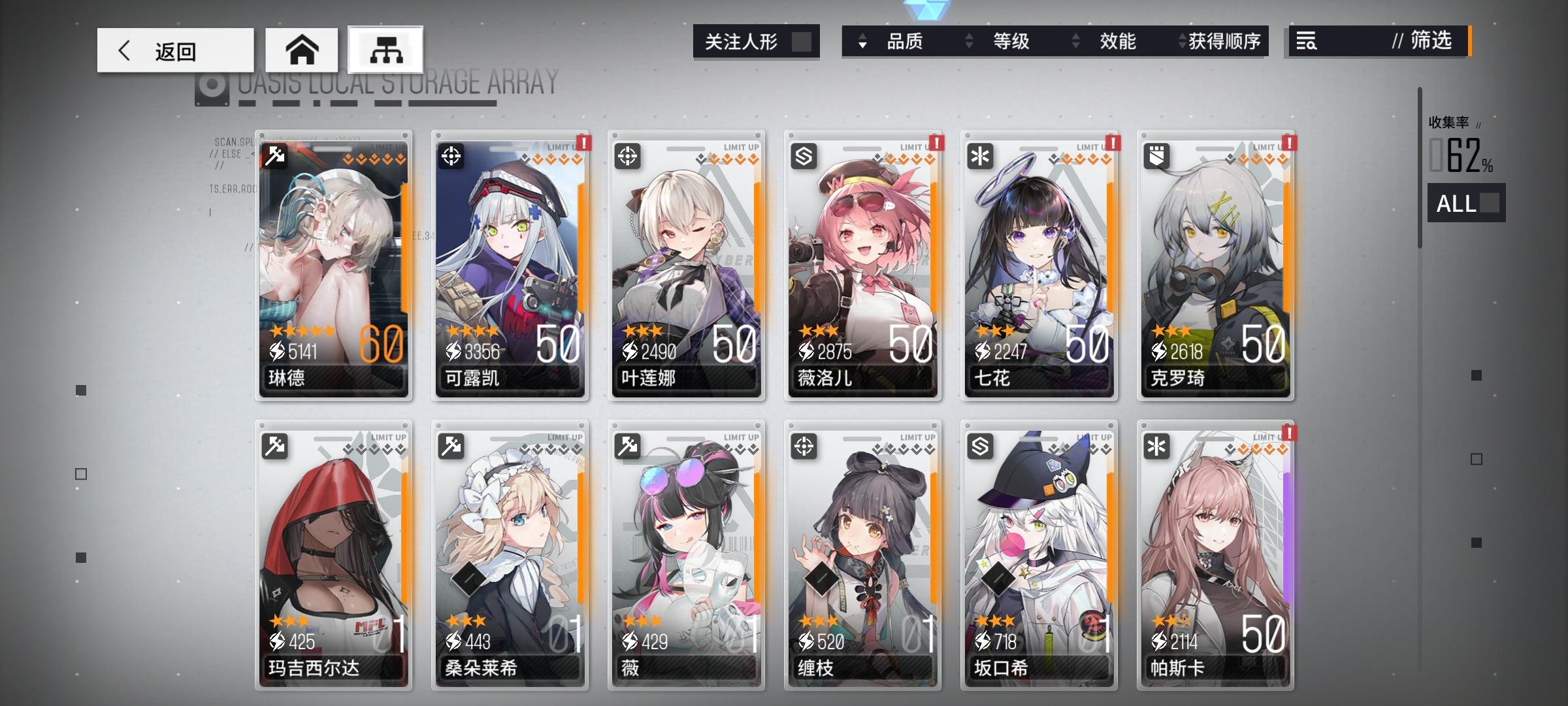1568x706 pixels.
Task: Click the crosshair class icon on 可露凯's card
Action: pos(453,156)
